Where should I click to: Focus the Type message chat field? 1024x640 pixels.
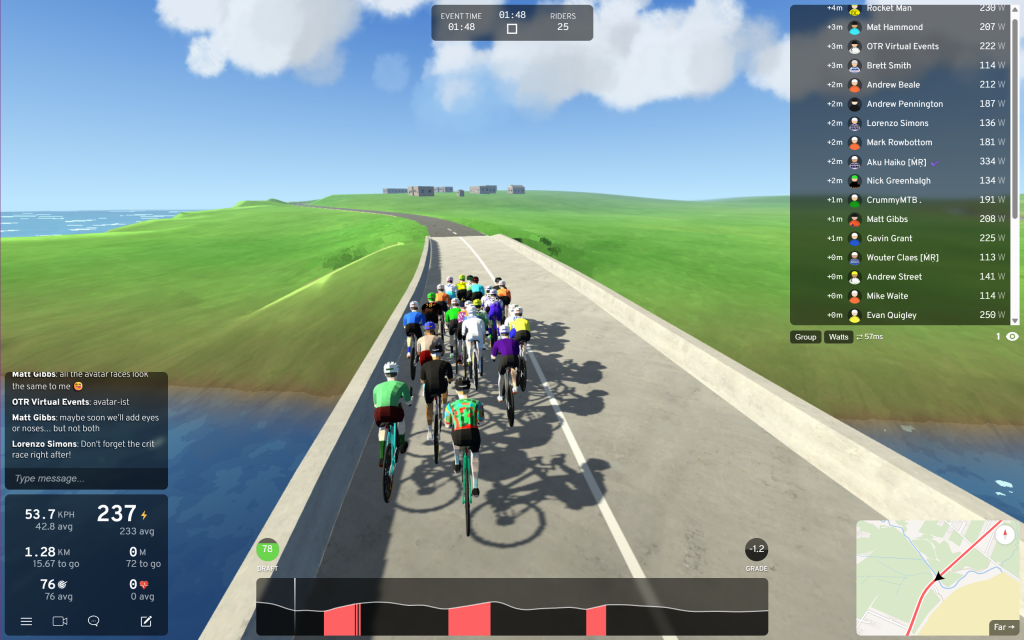click(x=86, y=478)
